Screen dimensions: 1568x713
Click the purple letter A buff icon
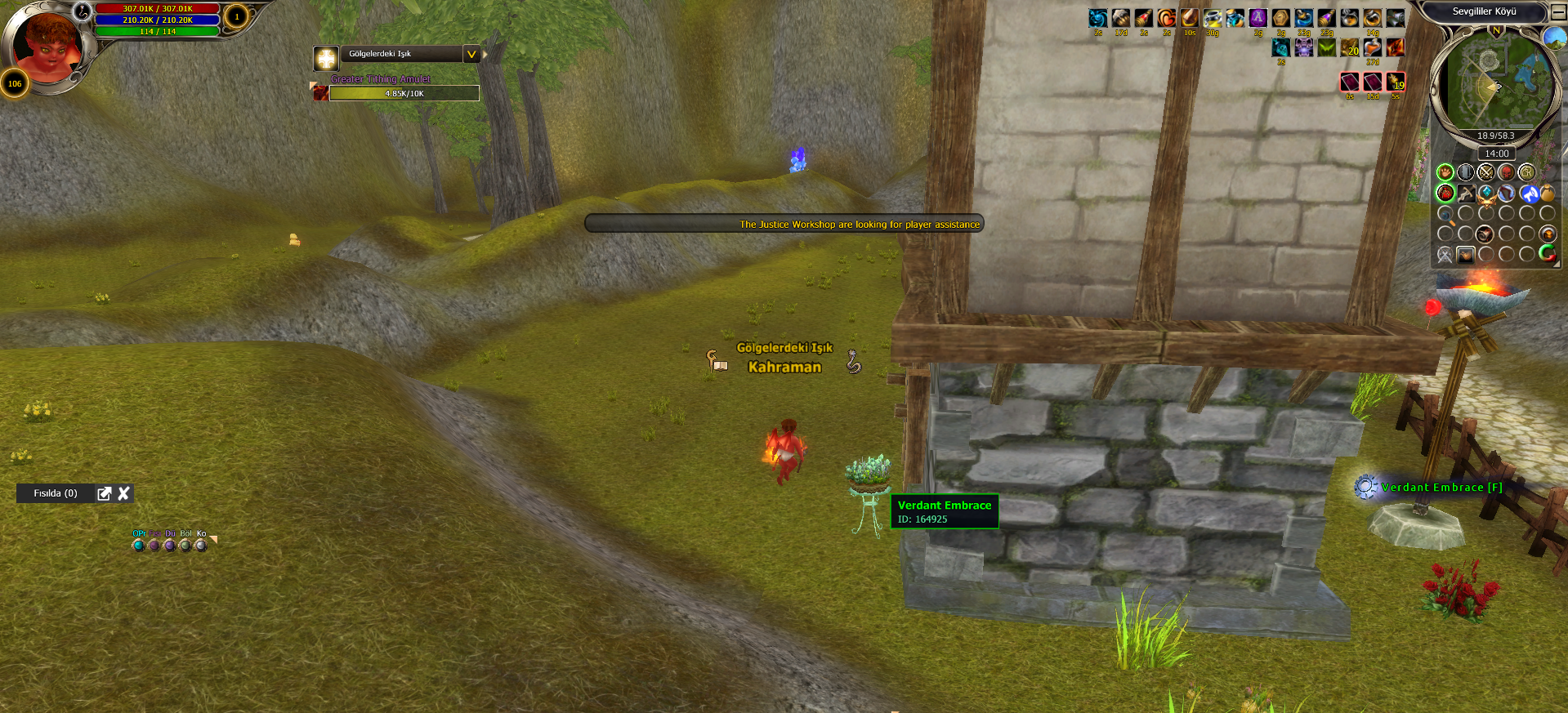tap(1258, 18)
